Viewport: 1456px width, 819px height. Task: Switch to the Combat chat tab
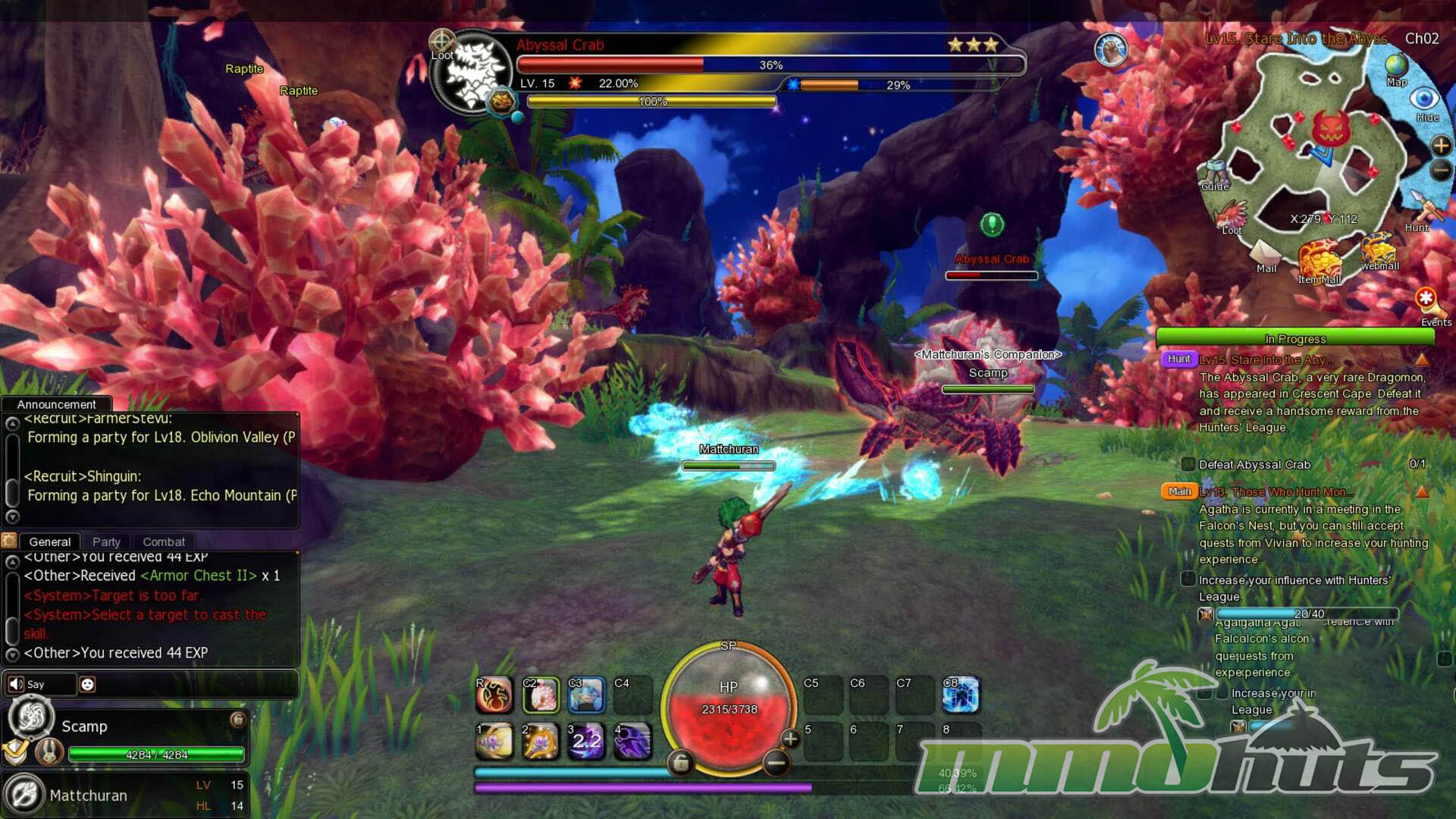pyautogui.click(x=164, y=541)
